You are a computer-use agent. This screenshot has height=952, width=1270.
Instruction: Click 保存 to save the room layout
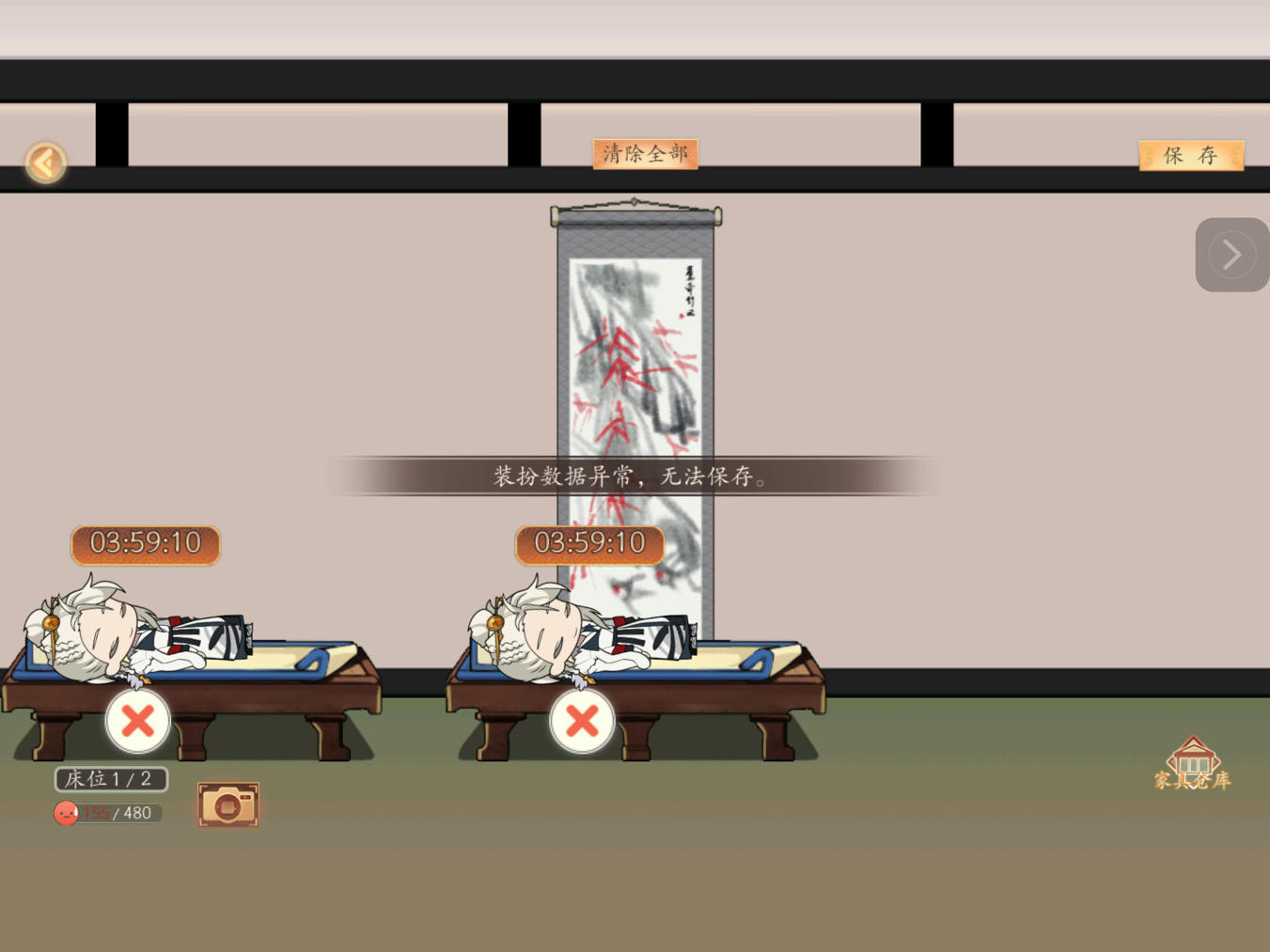(1190, 155)
